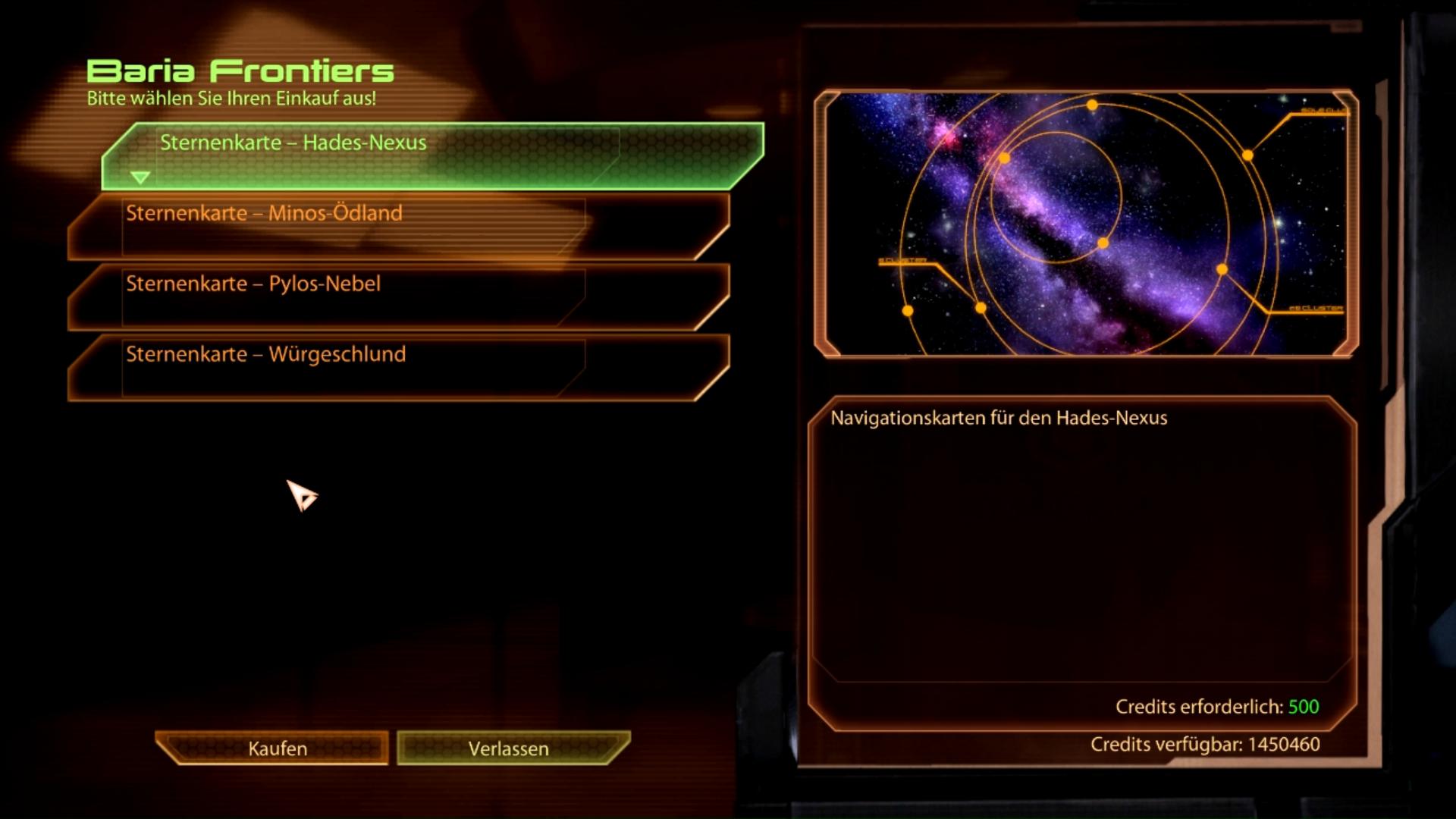Buy the item with the Kaufen button

pyautogui.click(x=277, y=748)
